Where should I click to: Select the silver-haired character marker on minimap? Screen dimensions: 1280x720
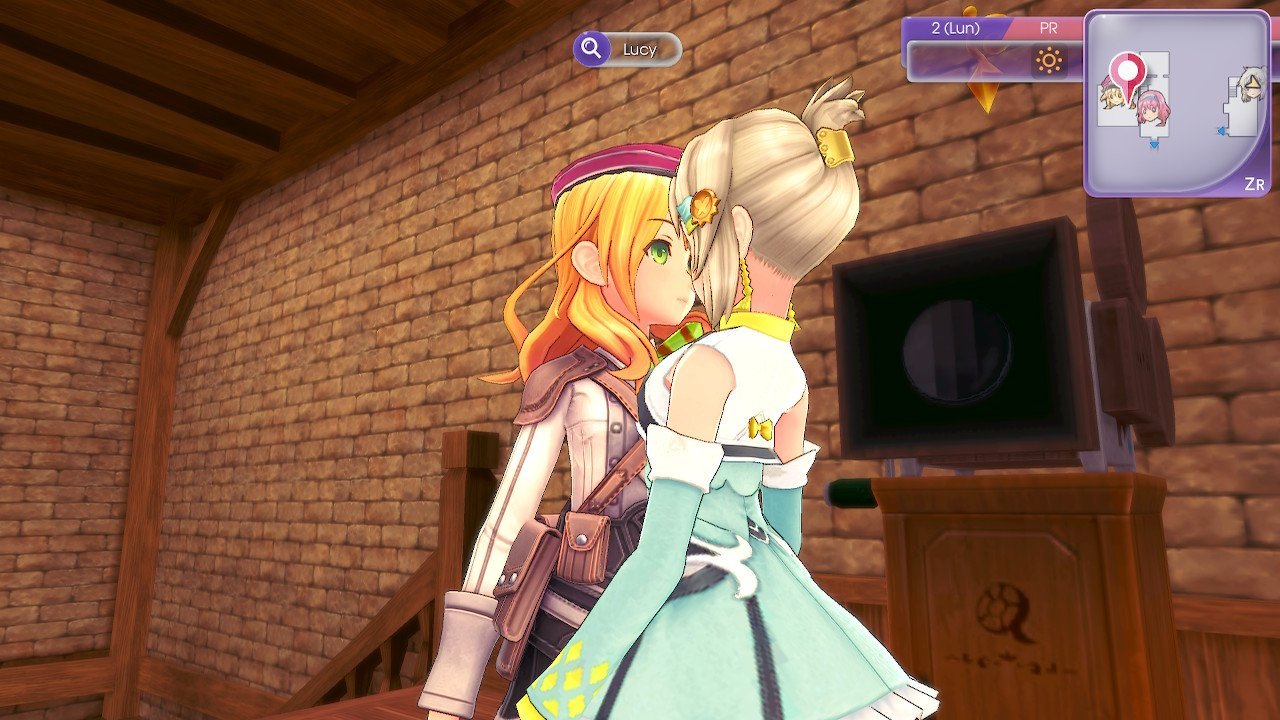click(1247, 86)
